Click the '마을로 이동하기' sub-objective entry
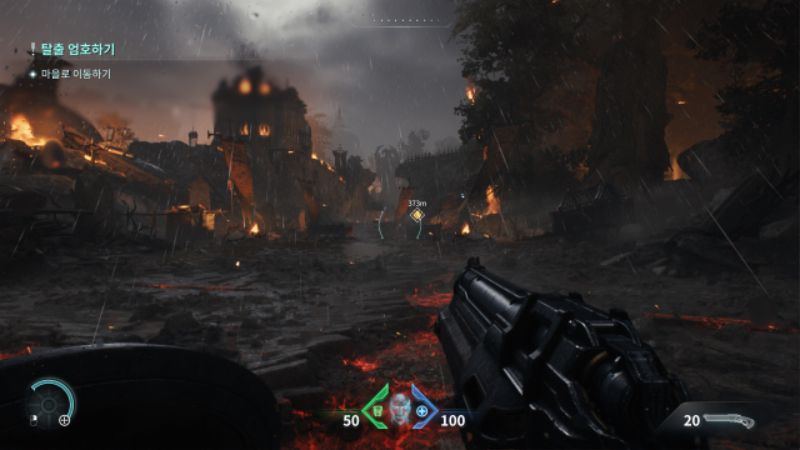This screenshot has width=800, height=450. coord(76,74)
